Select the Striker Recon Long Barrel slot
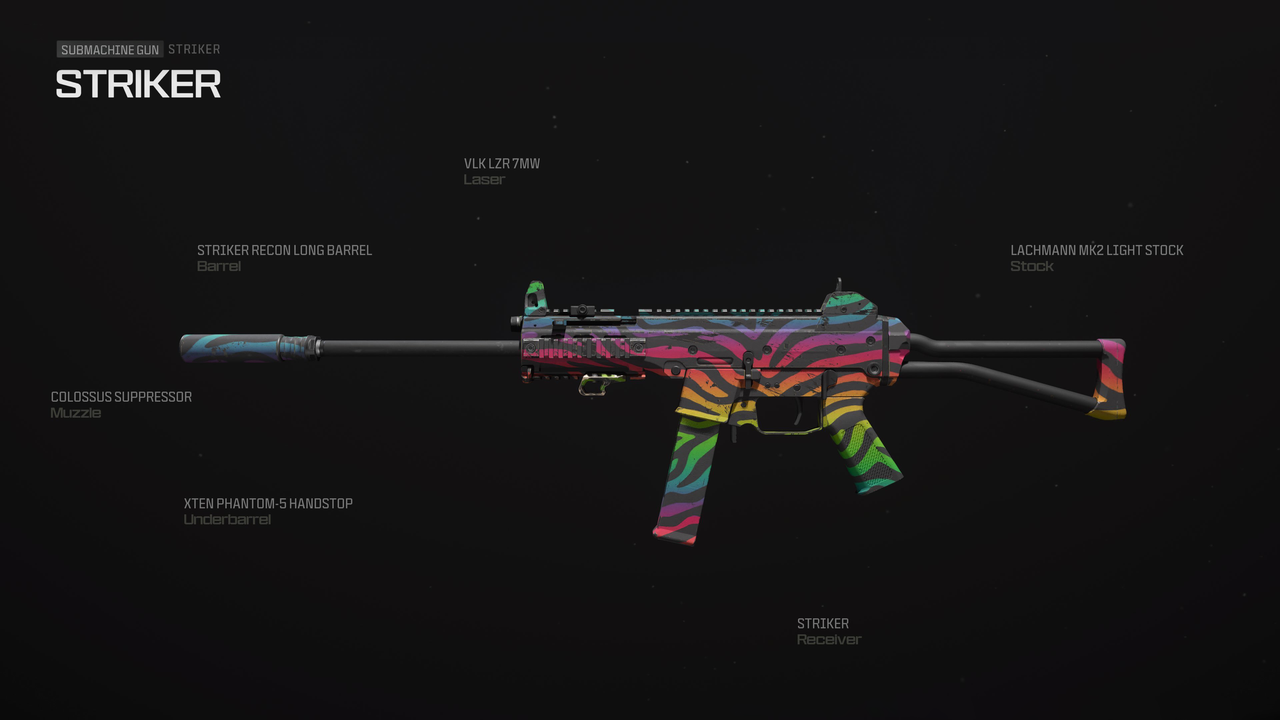The image size is (1280, 720). pos(284,250)
